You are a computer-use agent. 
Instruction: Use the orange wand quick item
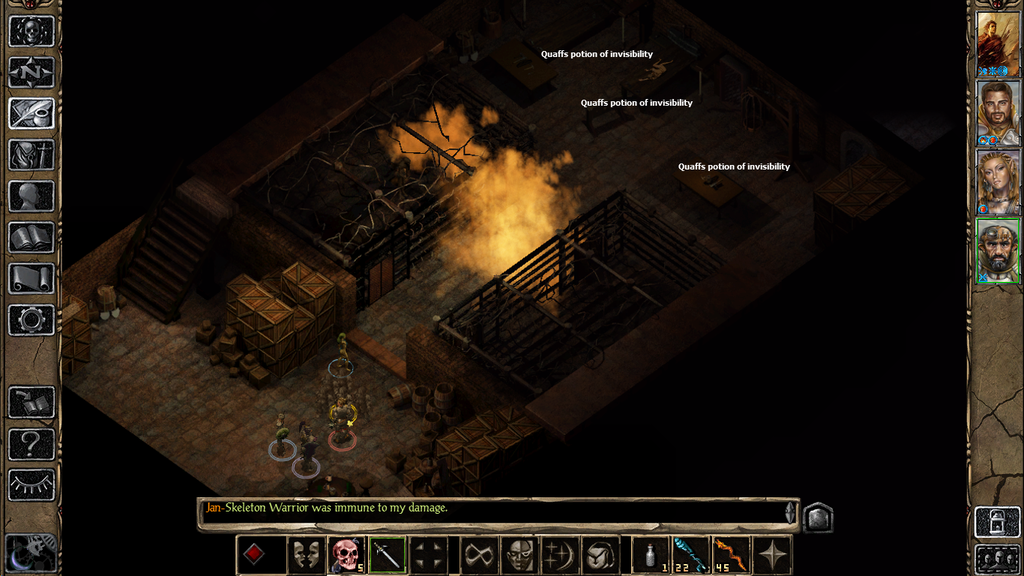coord(732,555)
